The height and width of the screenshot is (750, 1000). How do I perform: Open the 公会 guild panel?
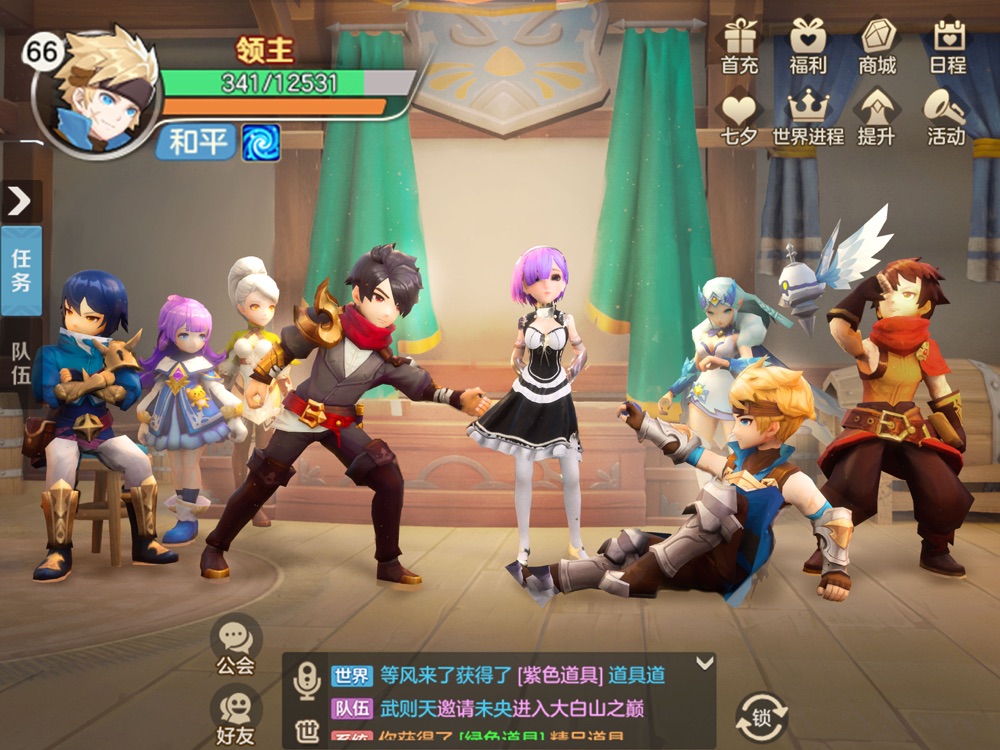(236, 645)
